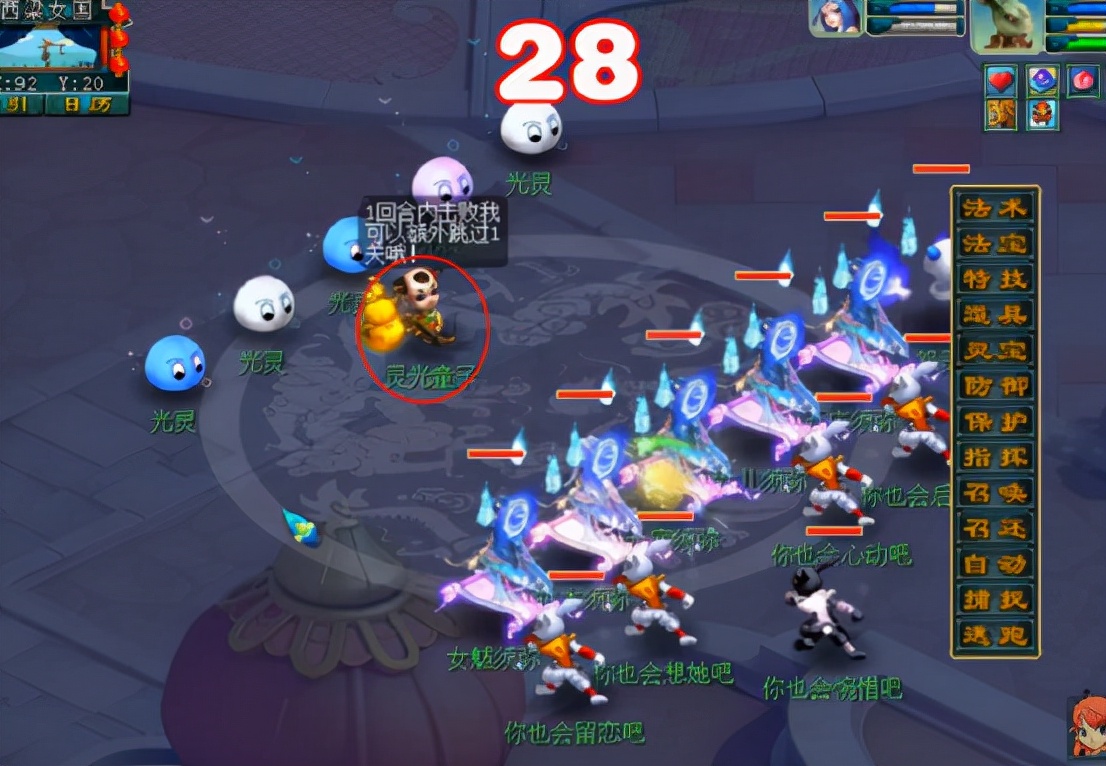Choose 逃跑 to flee the battle
Screen dimensions: 1106x766
tap(994, 635)
